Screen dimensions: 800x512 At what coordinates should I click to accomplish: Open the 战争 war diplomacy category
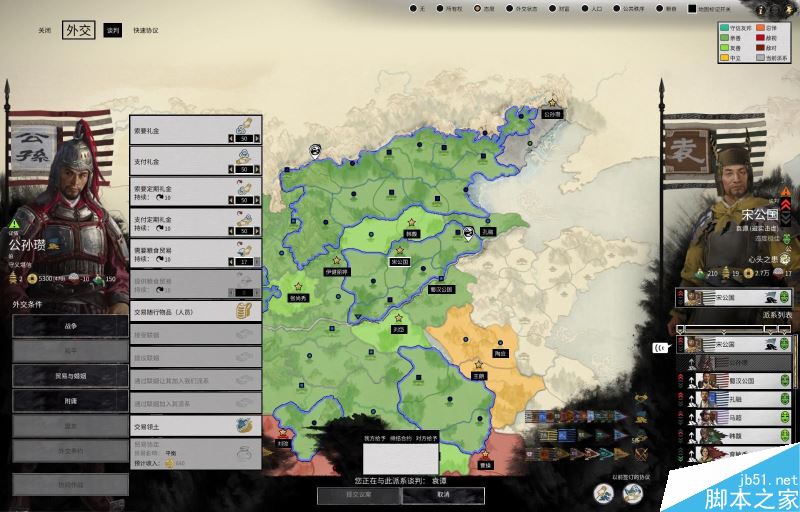click(x=70, y=326)
